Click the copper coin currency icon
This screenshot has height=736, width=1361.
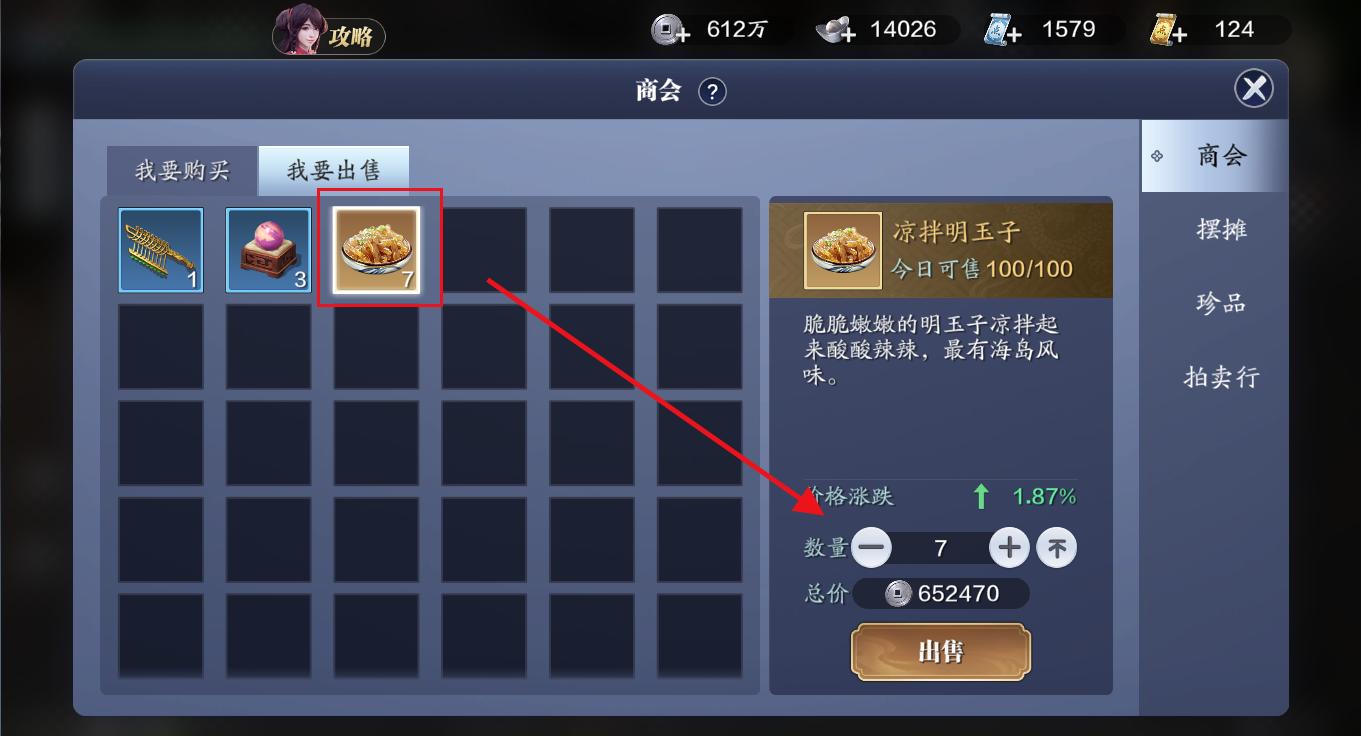665,29
